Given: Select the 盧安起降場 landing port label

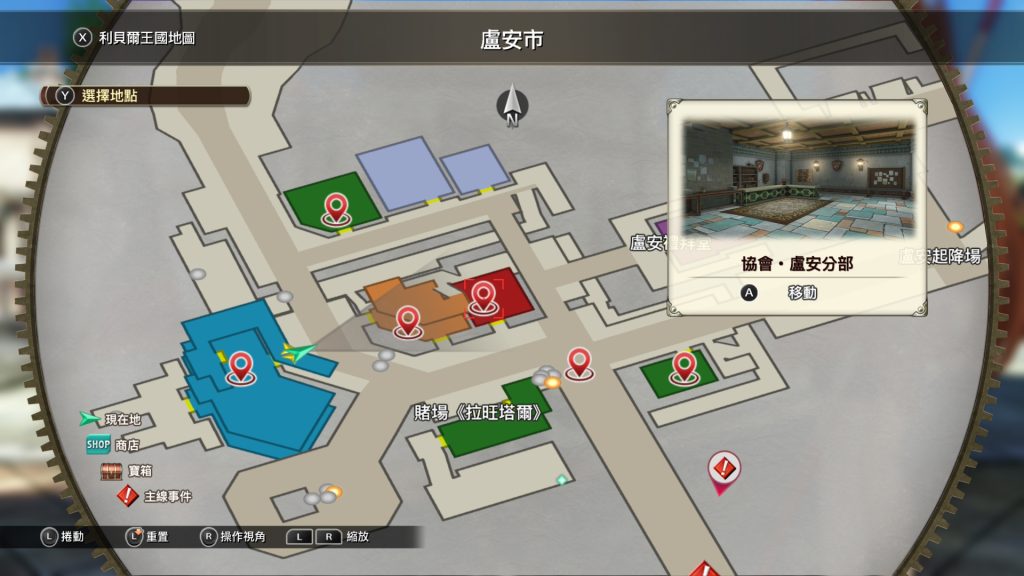Looking at the screenshot, I should 940,255.
